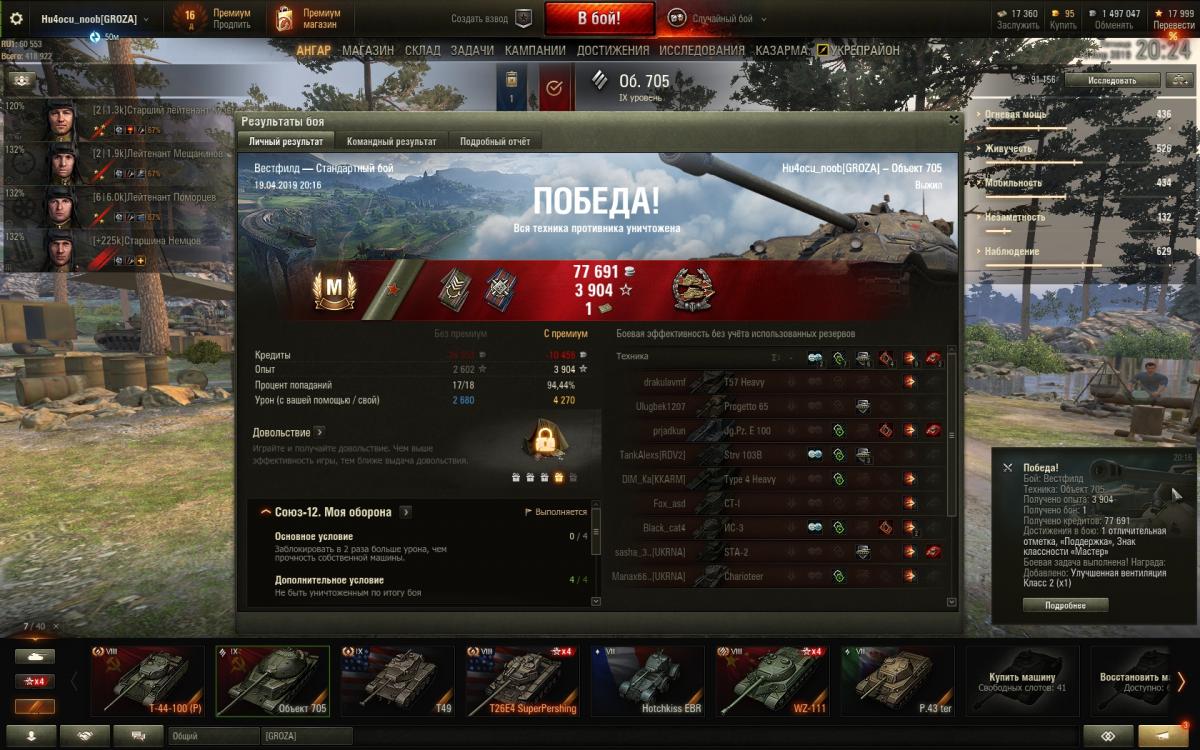
Task: Open details with the Подробнее button
Action: 1065,605
